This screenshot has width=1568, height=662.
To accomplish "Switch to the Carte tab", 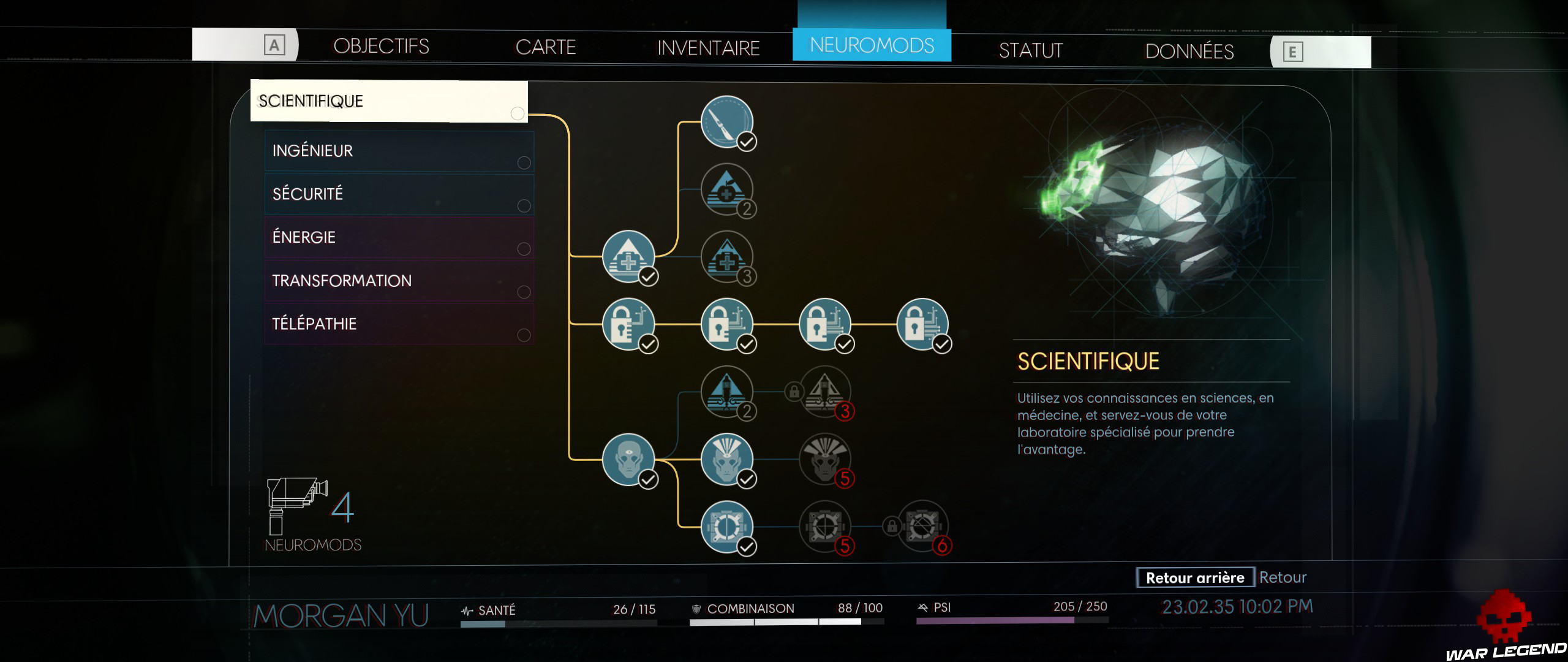I will click(545, 47).
